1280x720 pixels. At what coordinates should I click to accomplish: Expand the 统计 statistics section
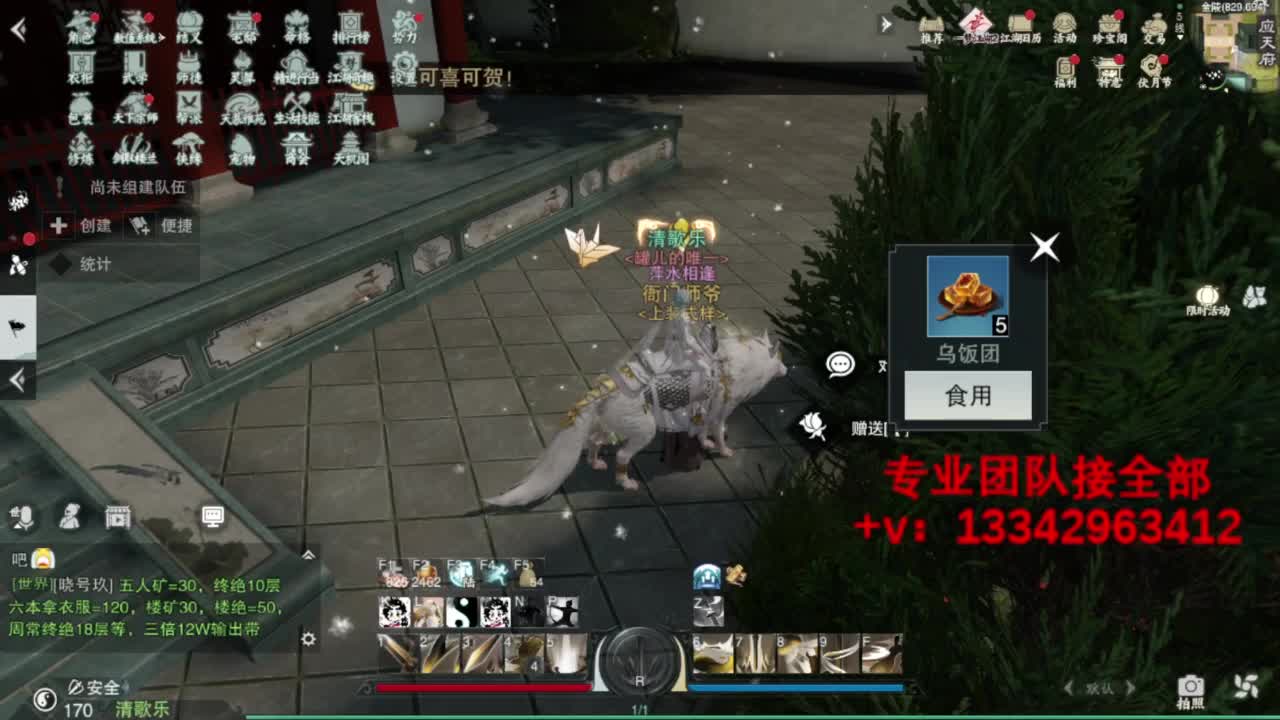75,264
